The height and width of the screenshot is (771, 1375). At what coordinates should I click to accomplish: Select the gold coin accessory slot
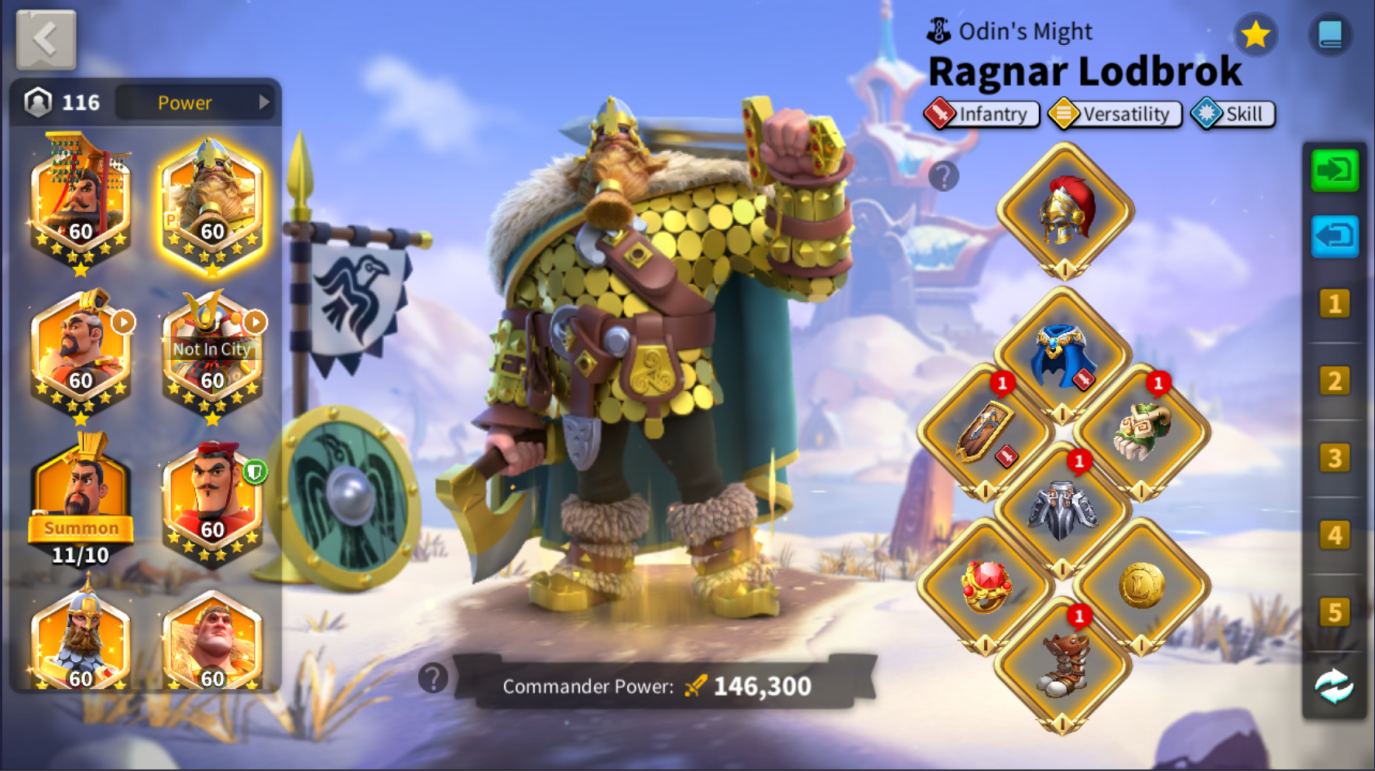coord(1142,586)
